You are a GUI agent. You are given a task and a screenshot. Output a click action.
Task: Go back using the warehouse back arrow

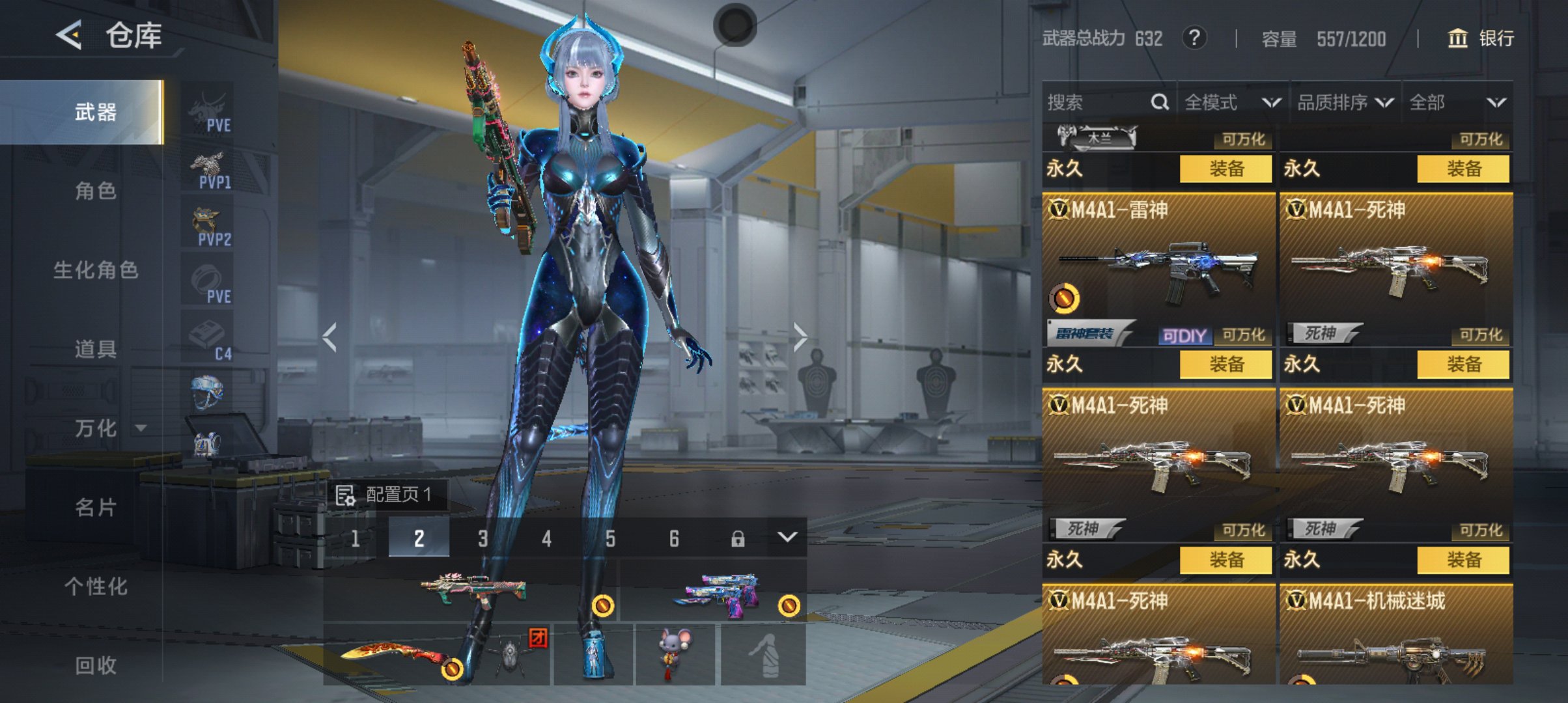click(x=69, y=35)
